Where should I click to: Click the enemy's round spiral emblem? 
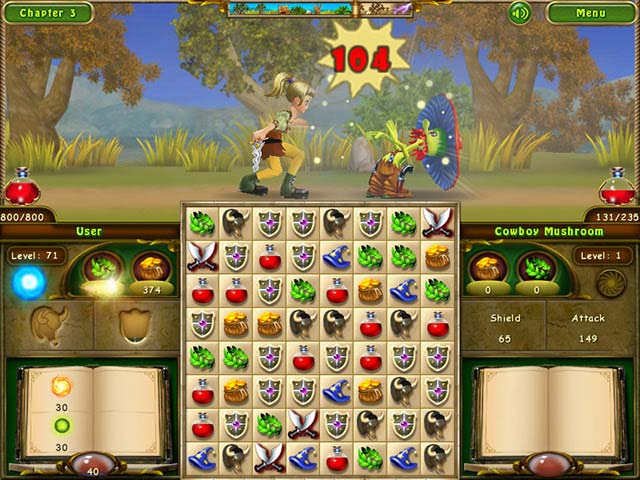coord(610,283)
